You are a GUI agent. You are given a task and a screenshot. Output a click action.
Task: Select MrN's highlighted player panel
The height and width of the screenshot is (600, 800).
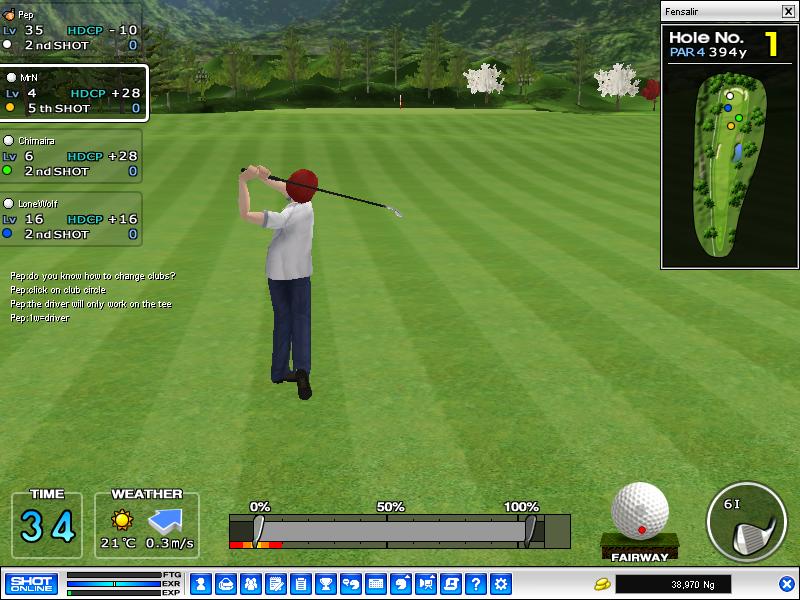[x=74, y=93]
